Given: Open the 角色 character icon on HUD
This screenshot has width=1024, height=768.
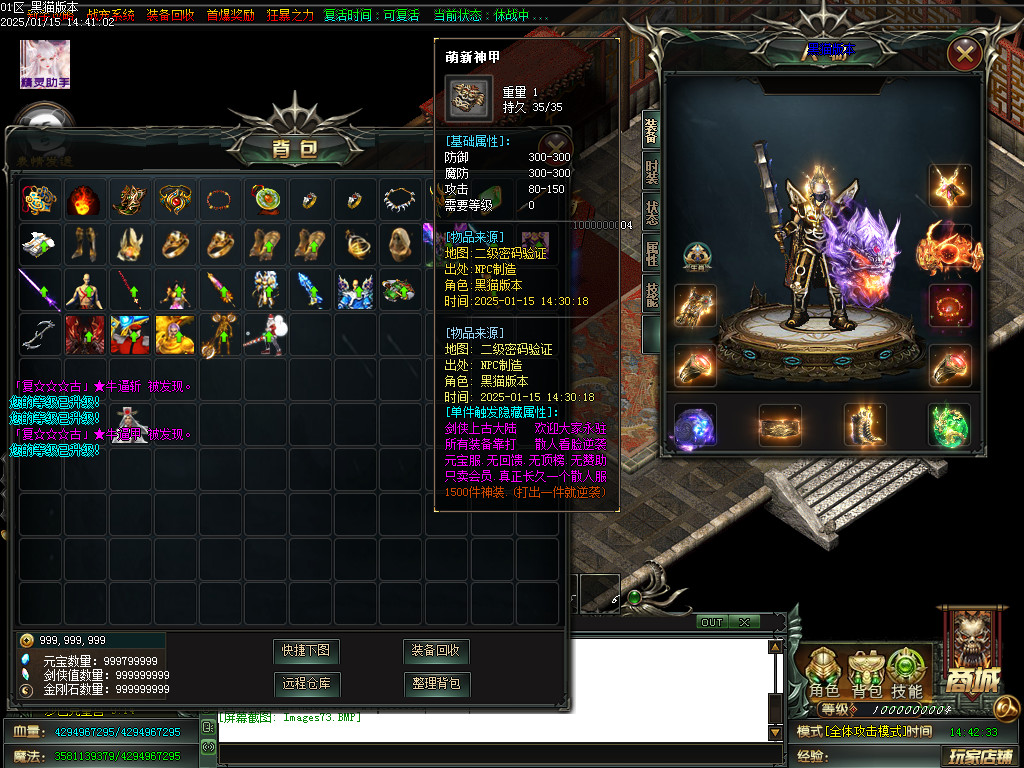Looking at the screenshot, I should click(x=824, y=674).
